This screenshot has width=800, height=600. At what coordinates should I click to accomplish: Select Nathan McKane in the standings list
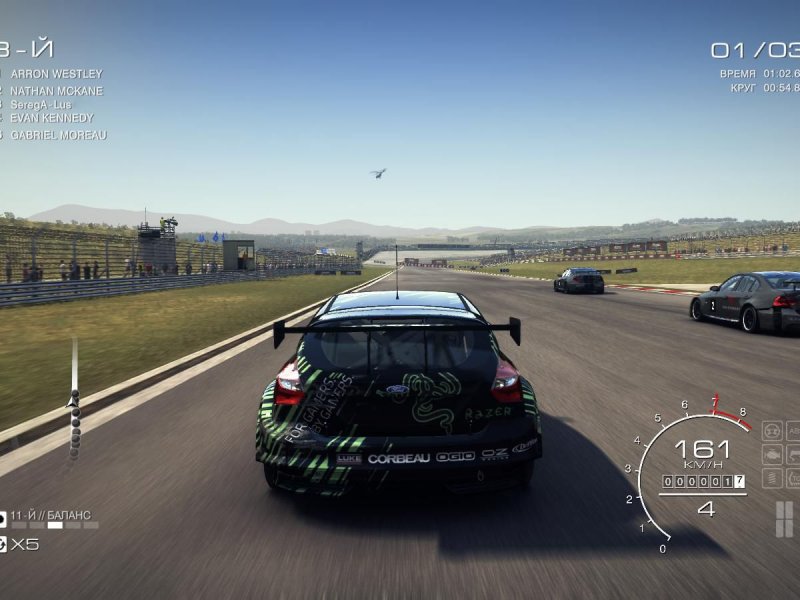point(56,90)
